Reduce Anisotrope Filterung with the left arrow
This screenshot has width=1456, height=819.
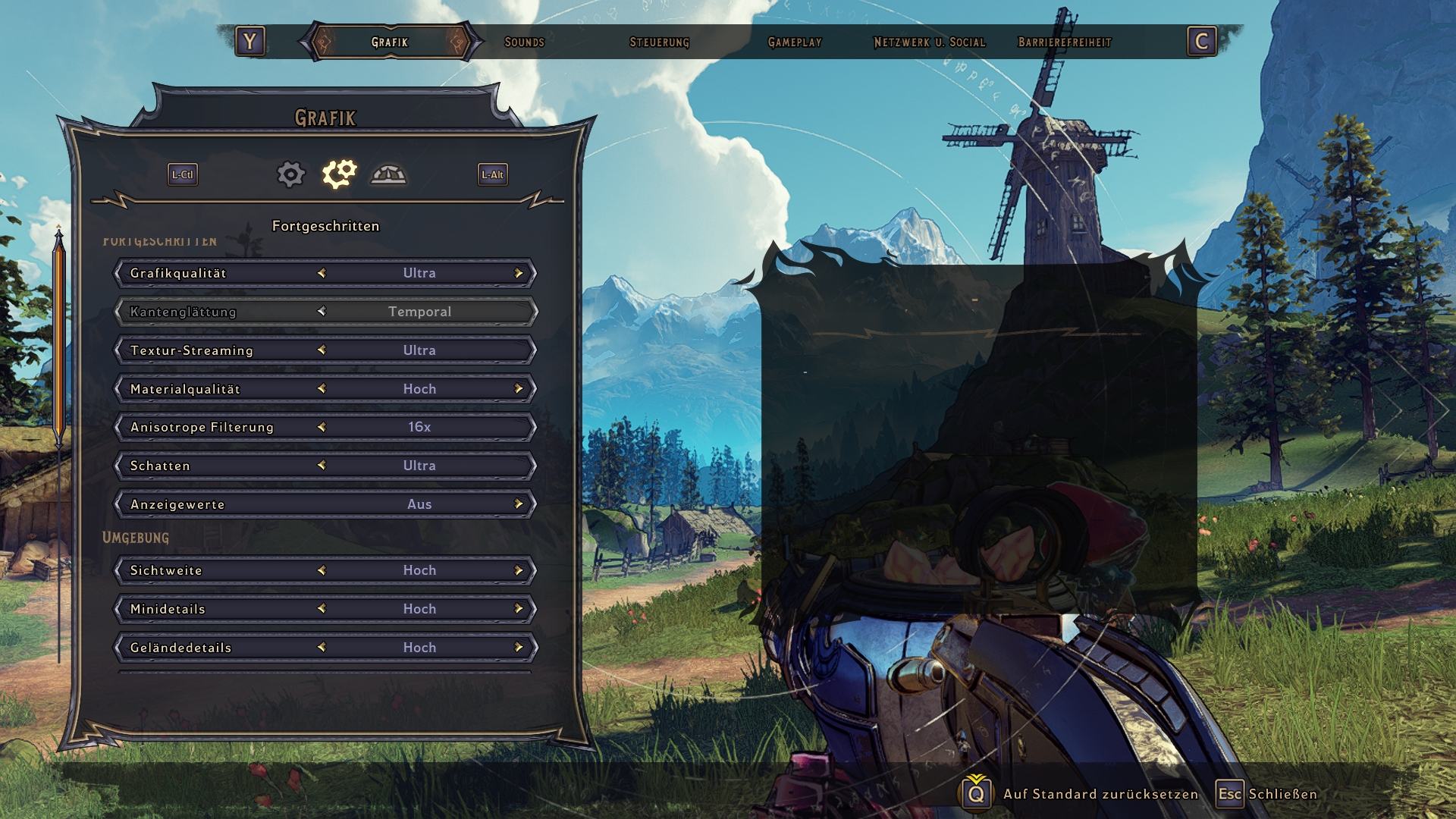(x=322, y=427)
